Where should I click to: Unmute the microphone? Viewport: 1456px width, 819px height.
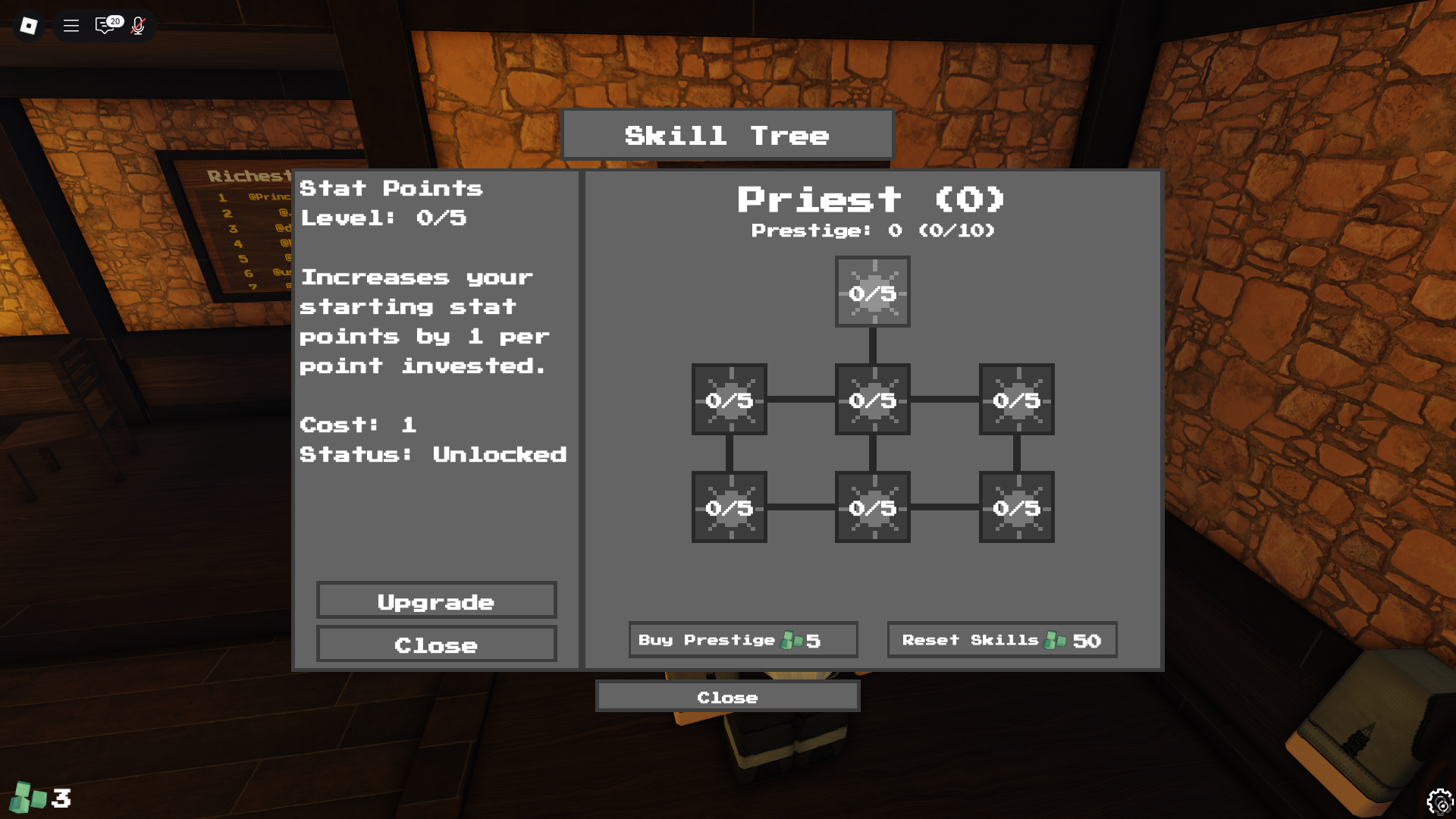pos(138,26)
